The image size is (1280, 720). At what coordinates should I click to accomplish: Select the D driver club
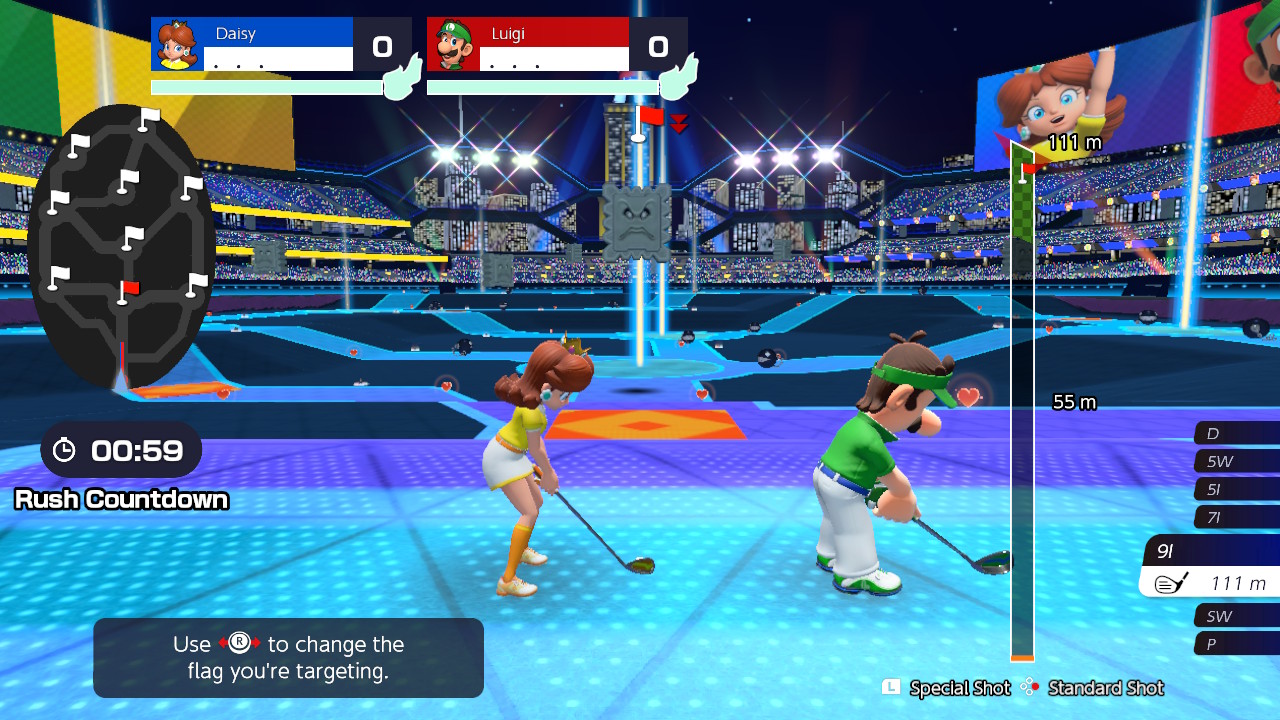click(1236, 433)
